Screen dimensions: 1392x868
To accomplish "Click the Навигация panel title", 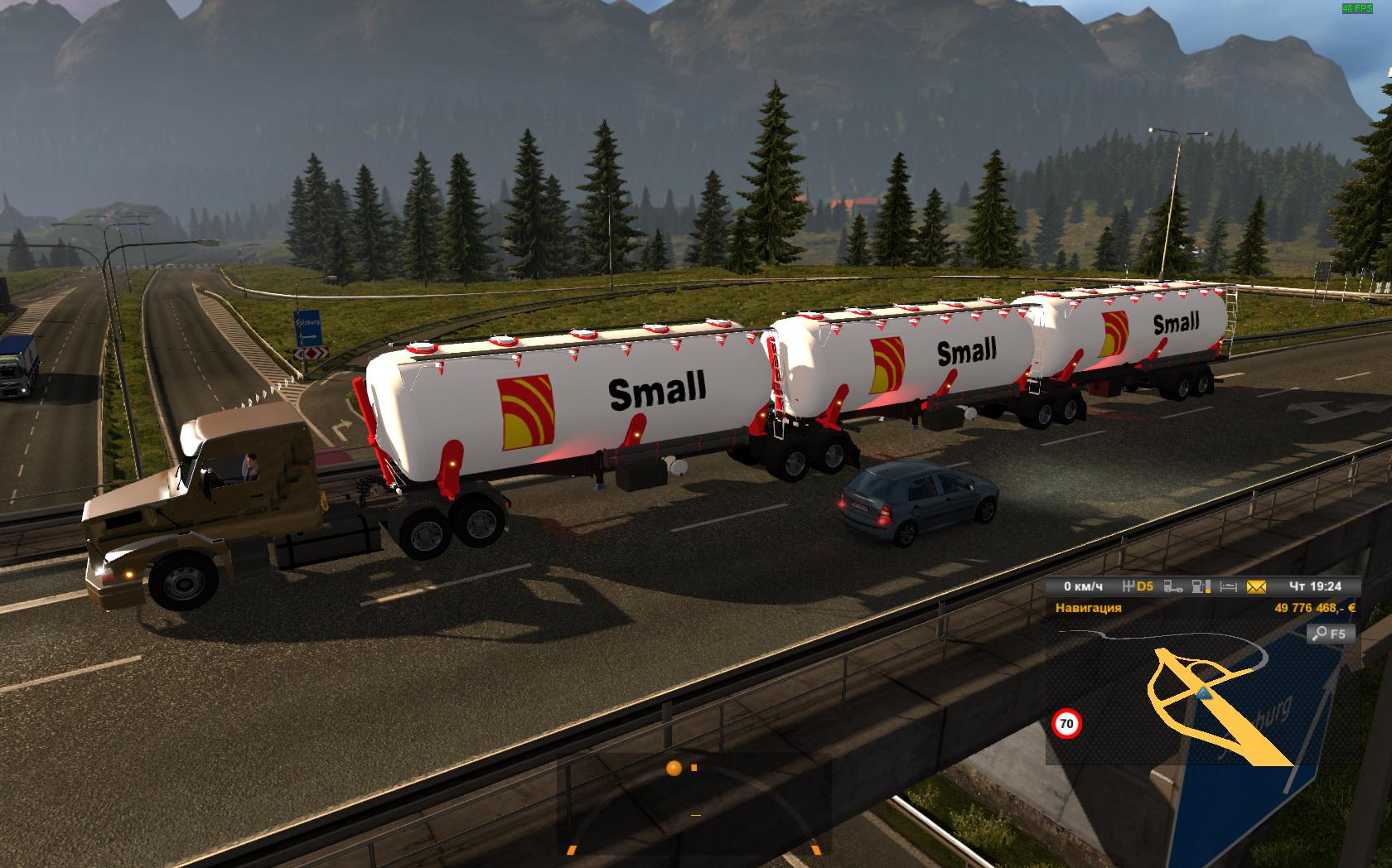I will pyautogui.click(x=1088, y=608).
